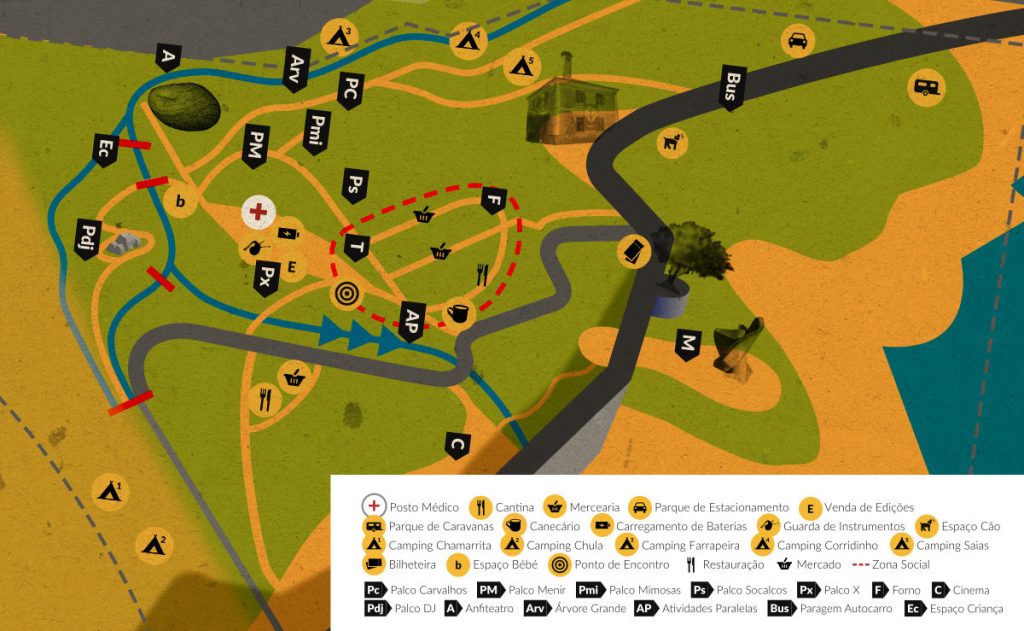Click the AP marker on the map
This screenshot has width=1024, height=631.
[410, 318]
